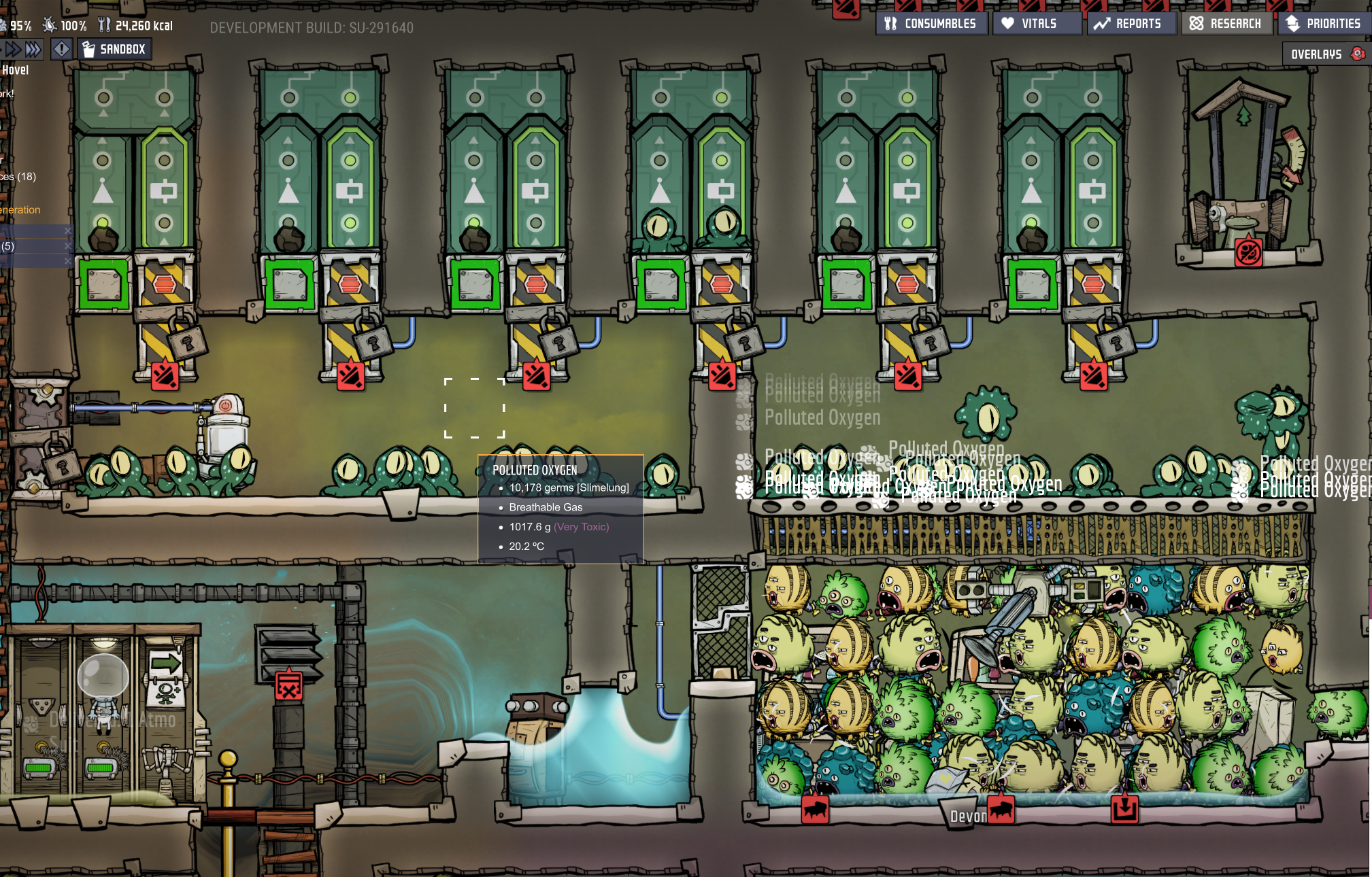1372x877 pixels.
Task: Click the red alert diamond icon
Action: [x=62, y=49]
